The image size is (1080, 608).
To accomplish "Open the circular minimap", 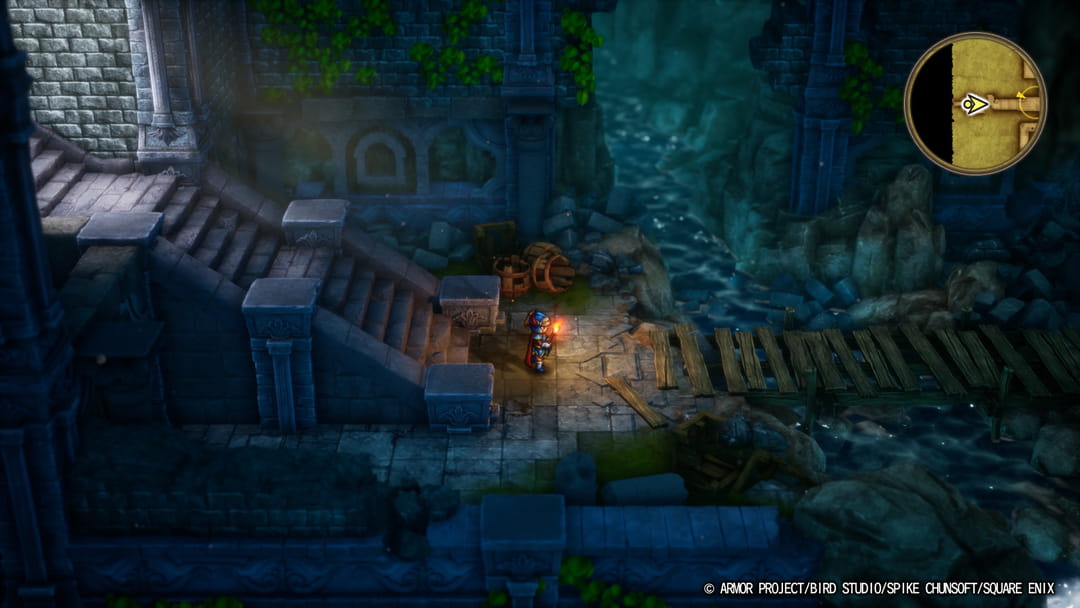I will coord(974,103).
